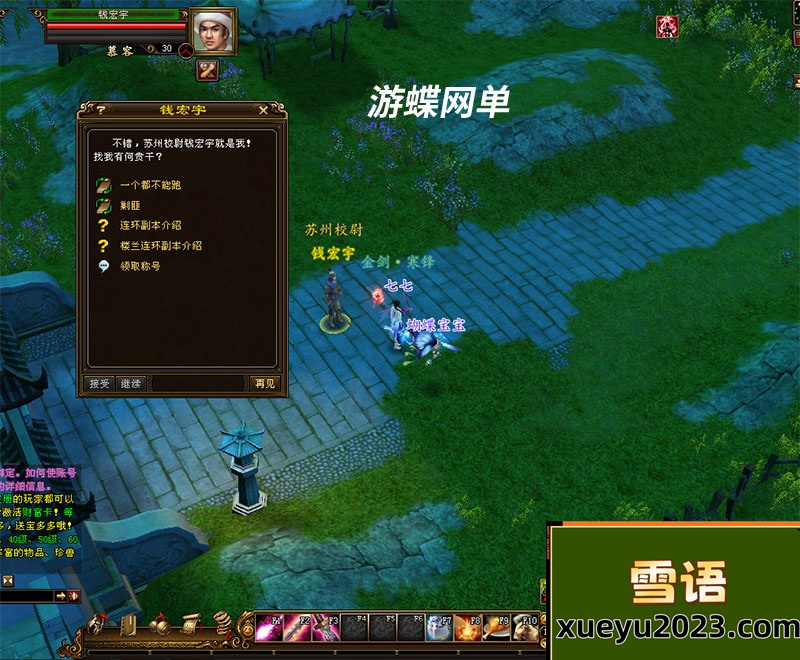Close the 钱宏宇 dialogue window
The width and height of the screenshot is (800, 660).
[x=263, y=110]
